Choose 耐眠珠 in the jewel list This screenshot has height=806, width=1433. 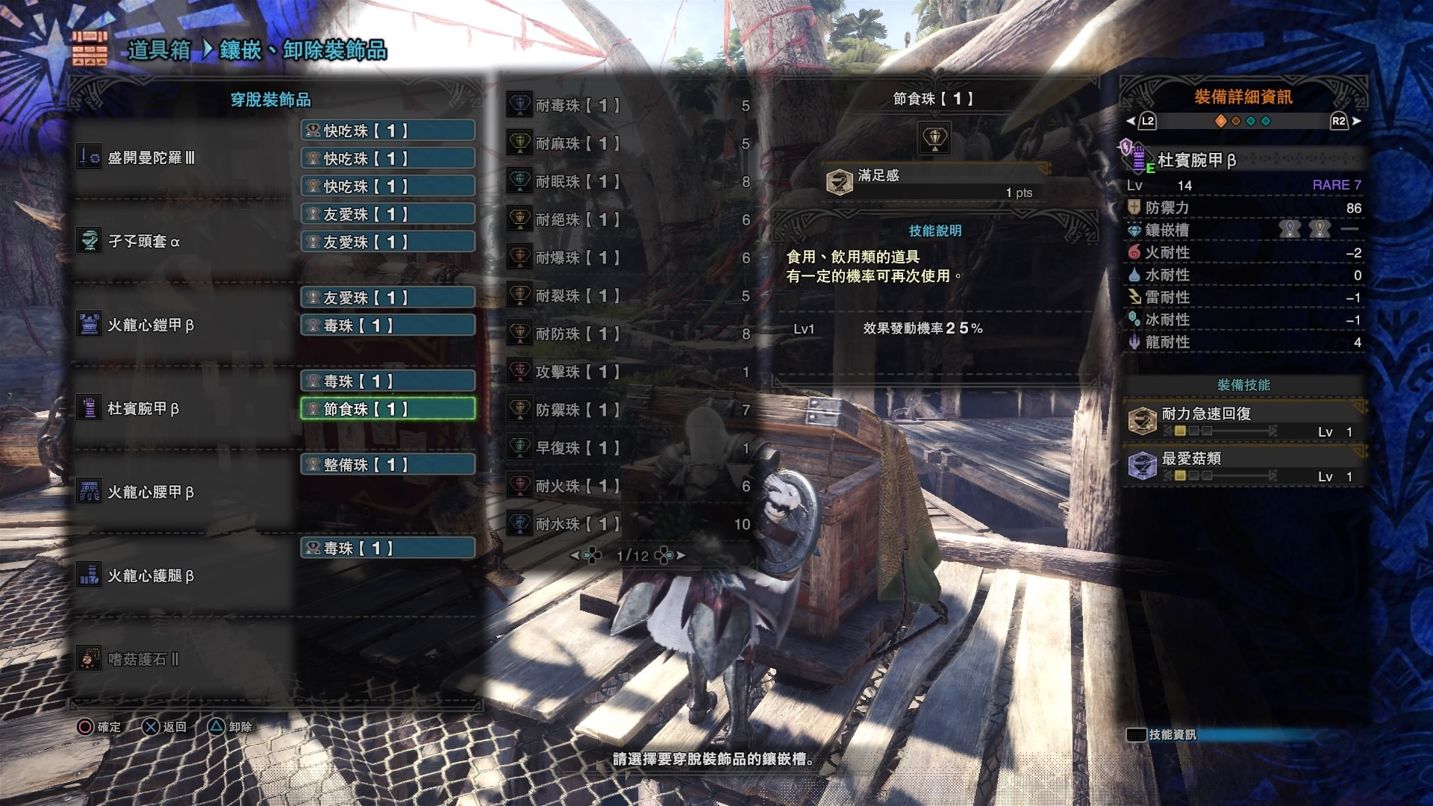click(627, 182)
